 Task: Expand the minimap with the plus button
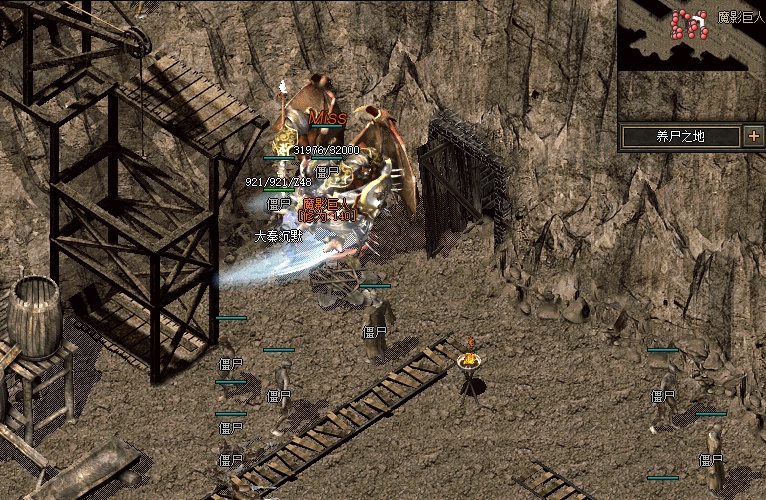coord(753,136)
